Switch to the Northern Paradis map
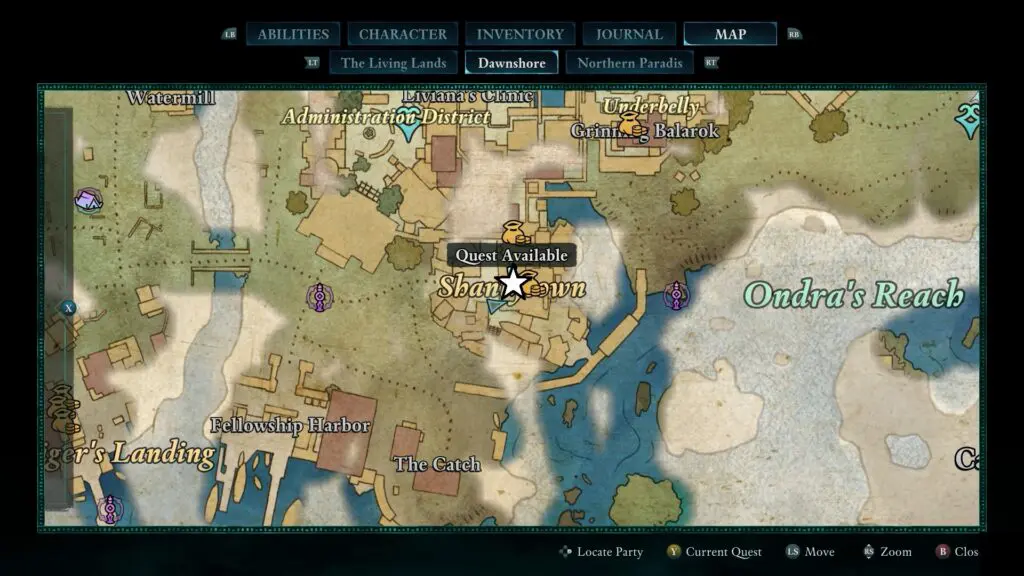This screenshot has height=576, width=1024. coord(630,63)
